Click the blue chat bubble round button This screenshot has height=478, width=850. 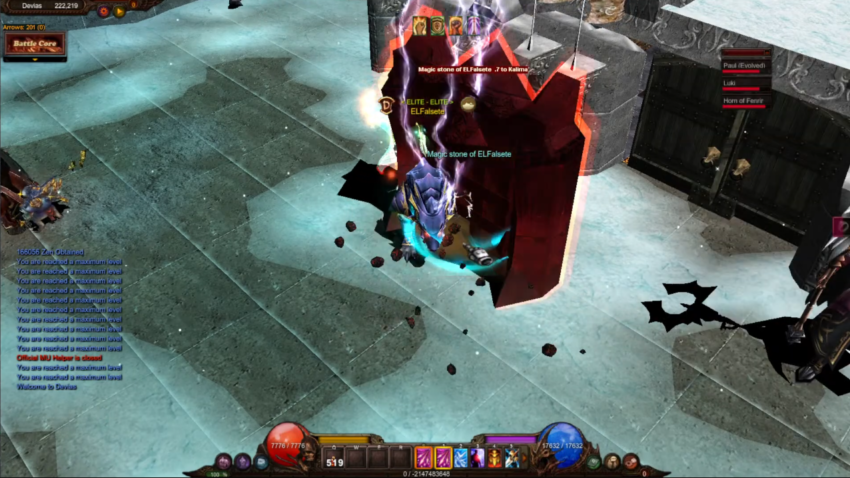coord(260,462)
